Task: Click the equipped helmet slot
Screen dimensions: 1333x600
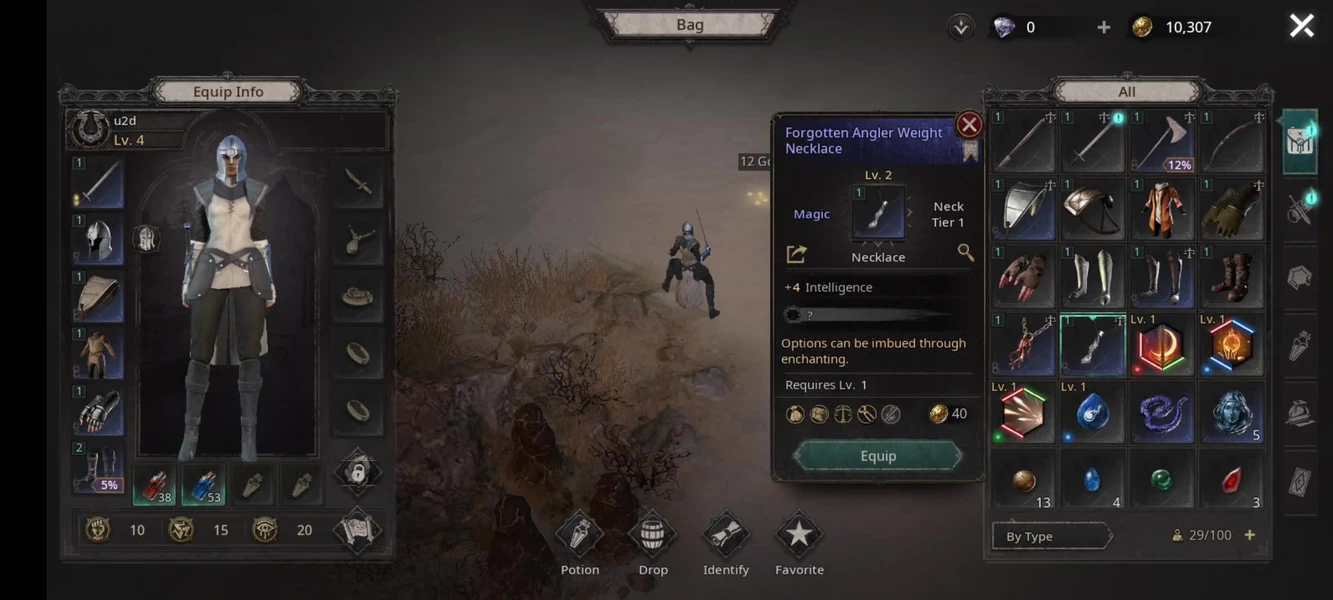Action: pos(98,240)
